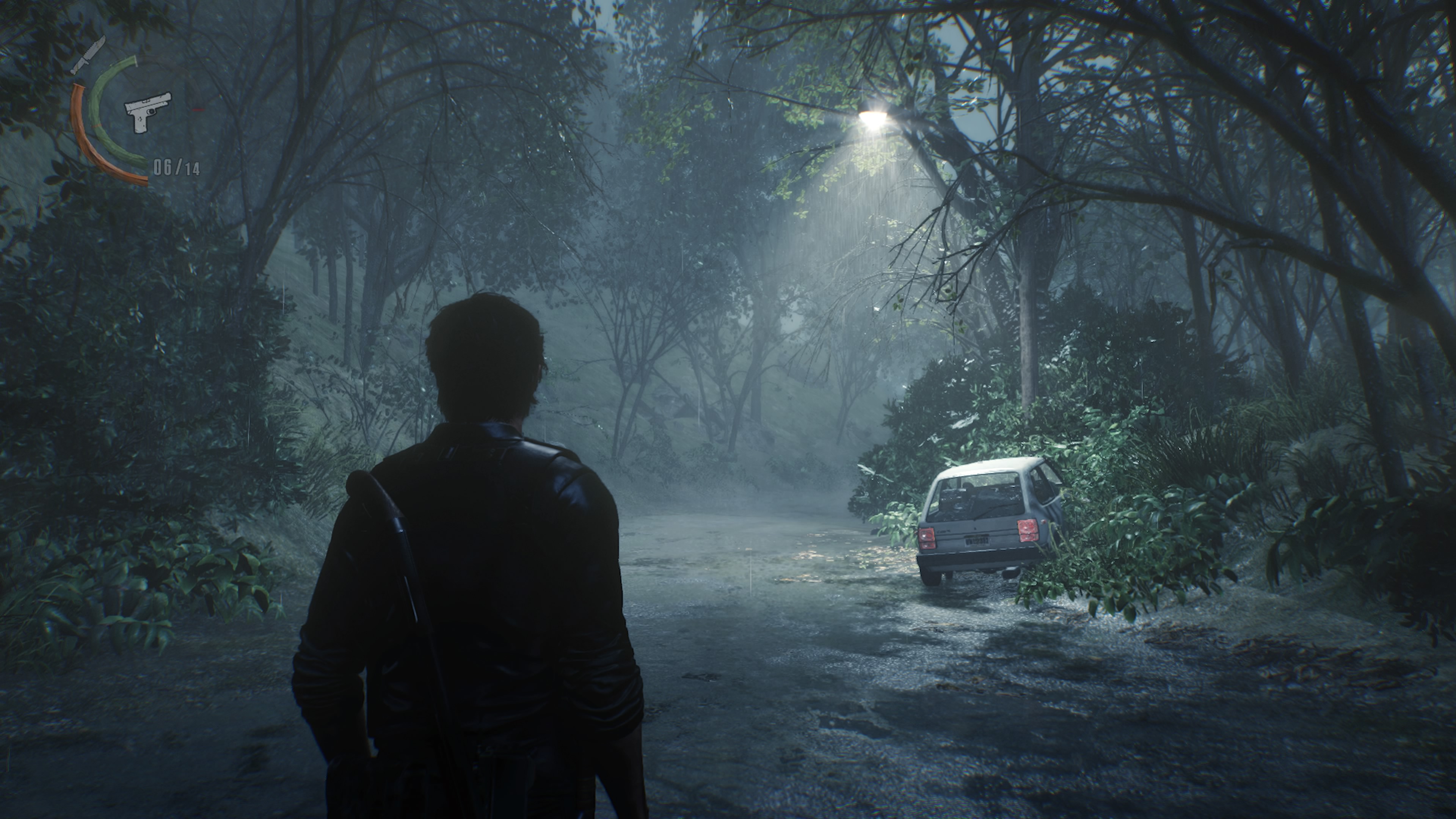Click the knife icon in the HUD
1456x819 pixels.
coord(88,55)
